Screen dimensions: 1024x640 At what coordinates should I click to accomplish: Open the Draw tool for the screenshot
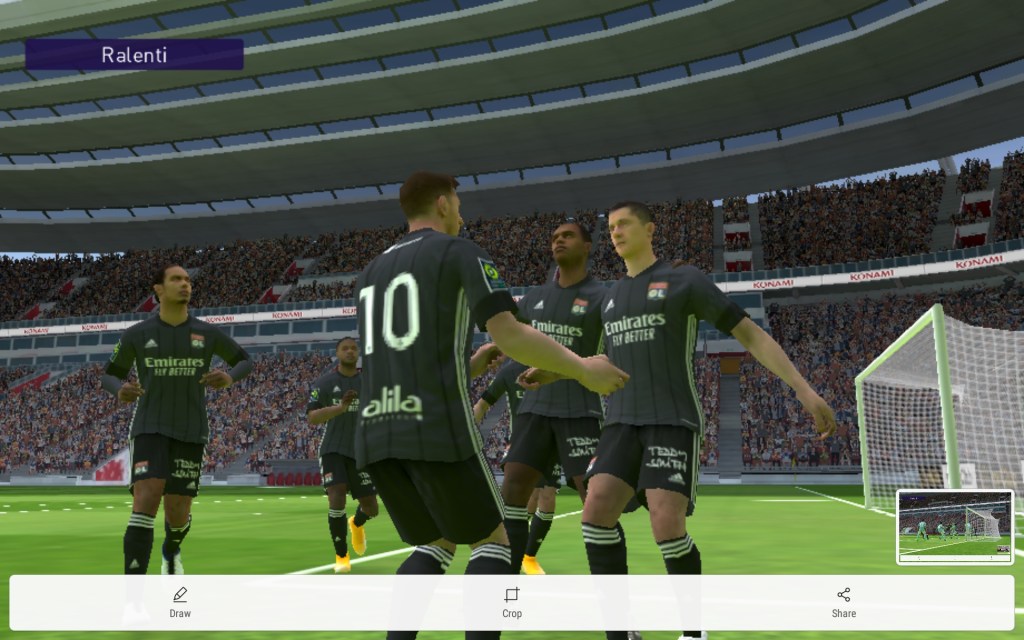180,602
